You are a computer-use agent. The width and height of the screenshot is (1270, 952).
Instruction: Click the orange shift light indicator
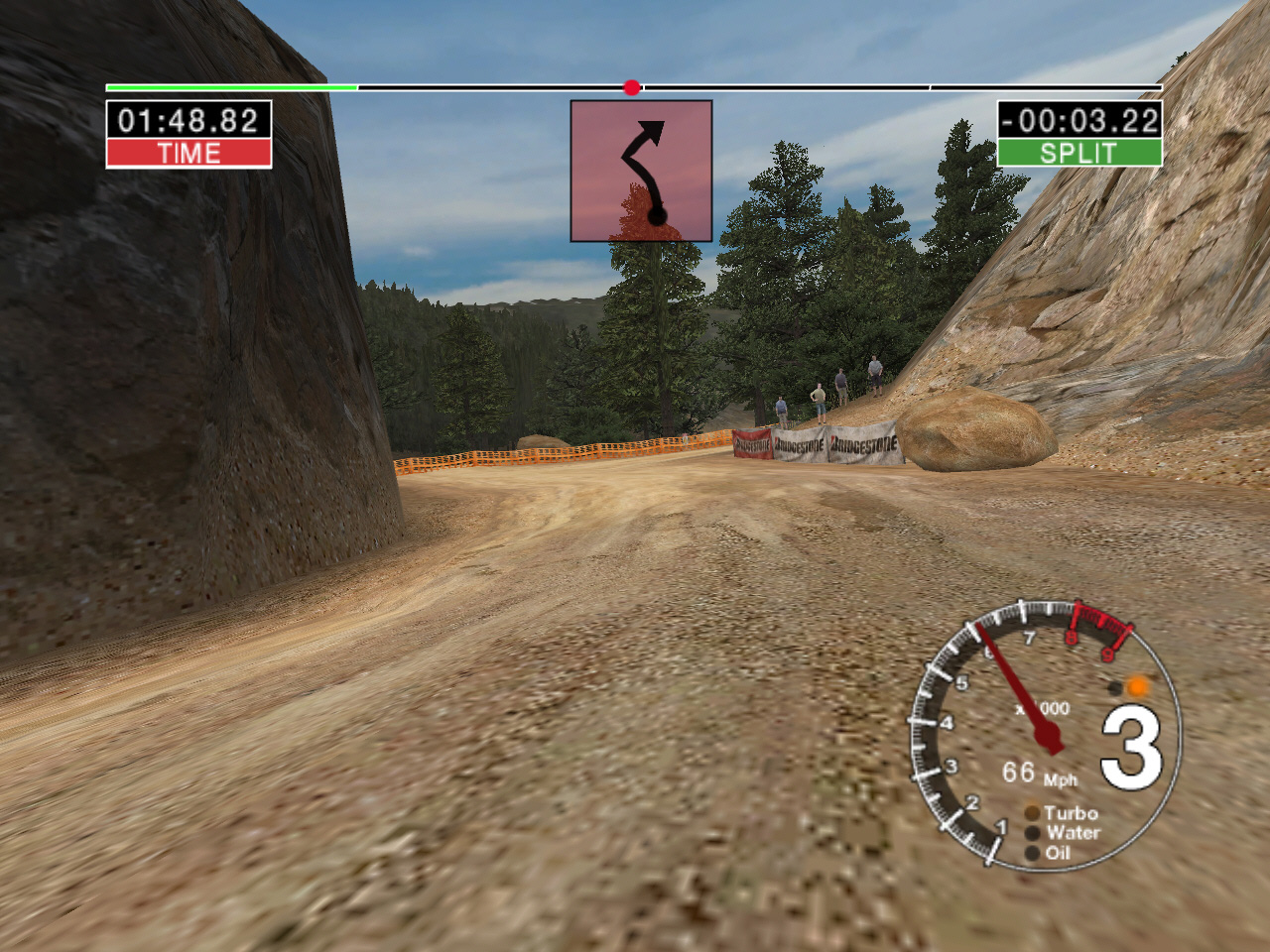tap(1137, 686)
